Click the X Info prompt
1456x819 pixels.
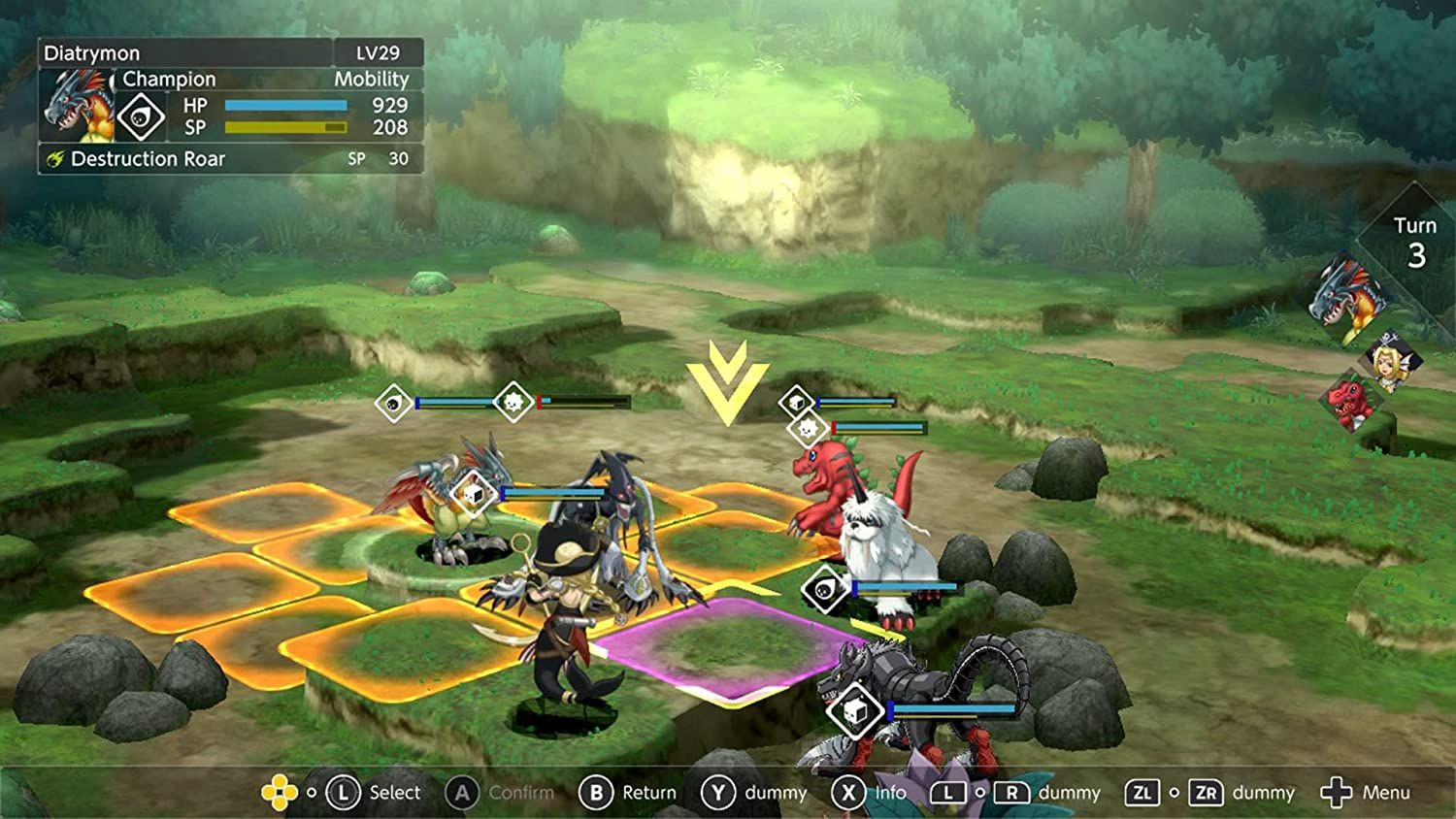[849, 793]
